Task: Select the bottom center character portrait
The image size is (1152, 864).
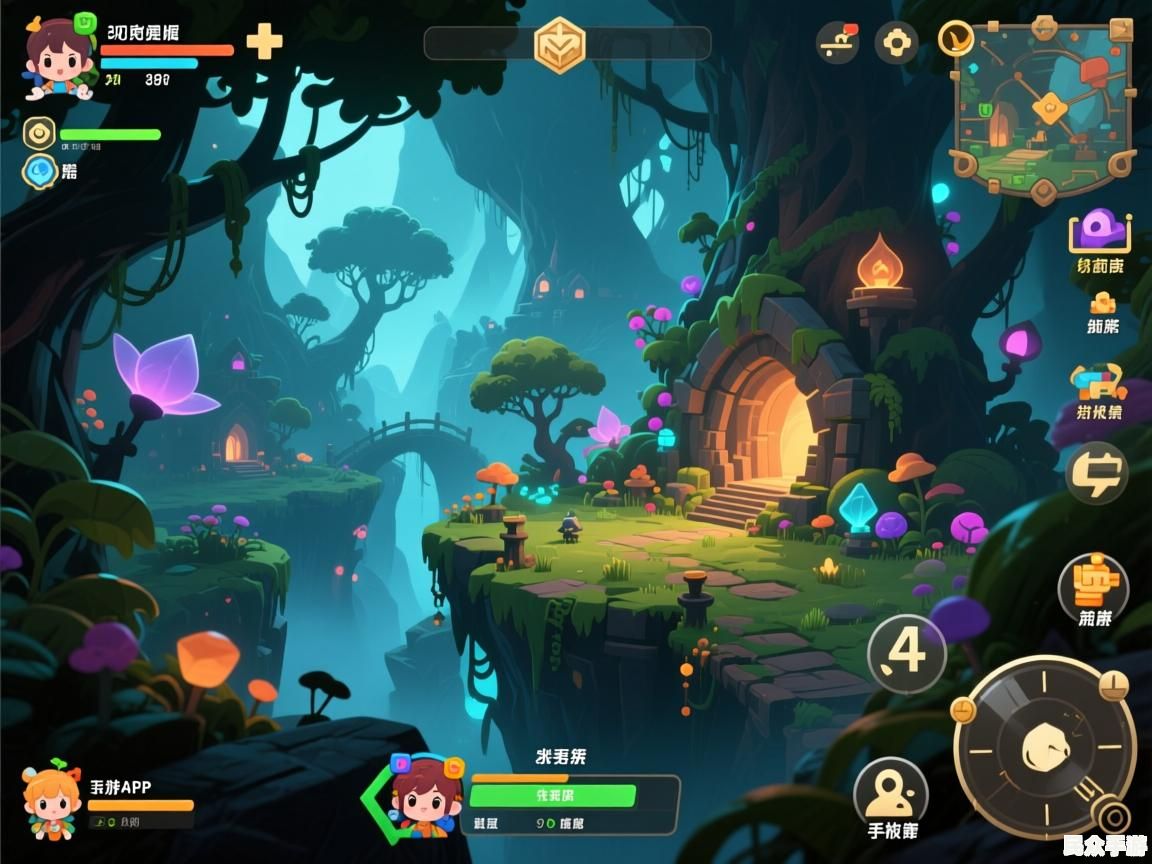Action: 427,795
